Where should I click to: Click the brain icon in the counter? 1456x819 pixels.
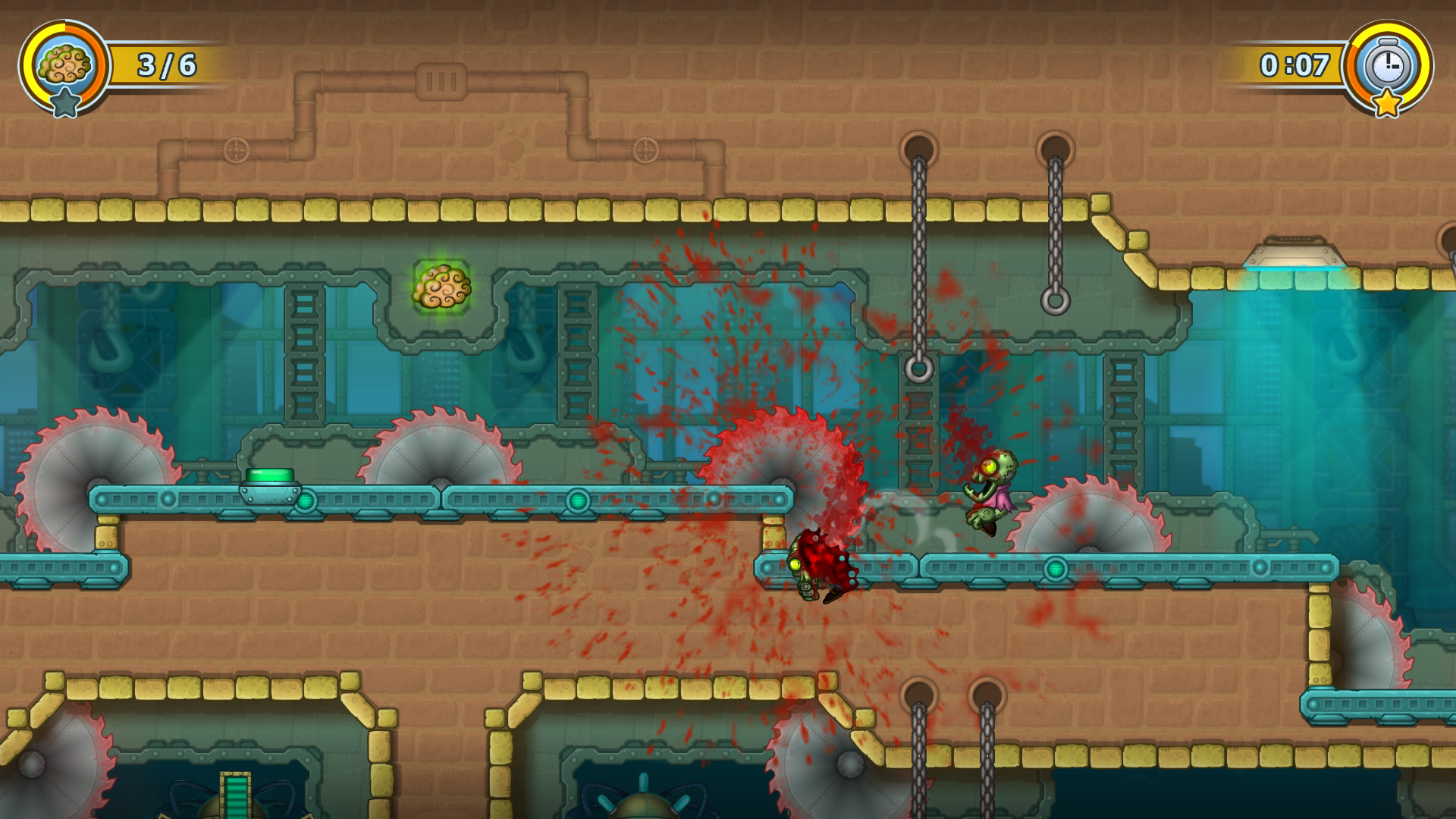64,64
